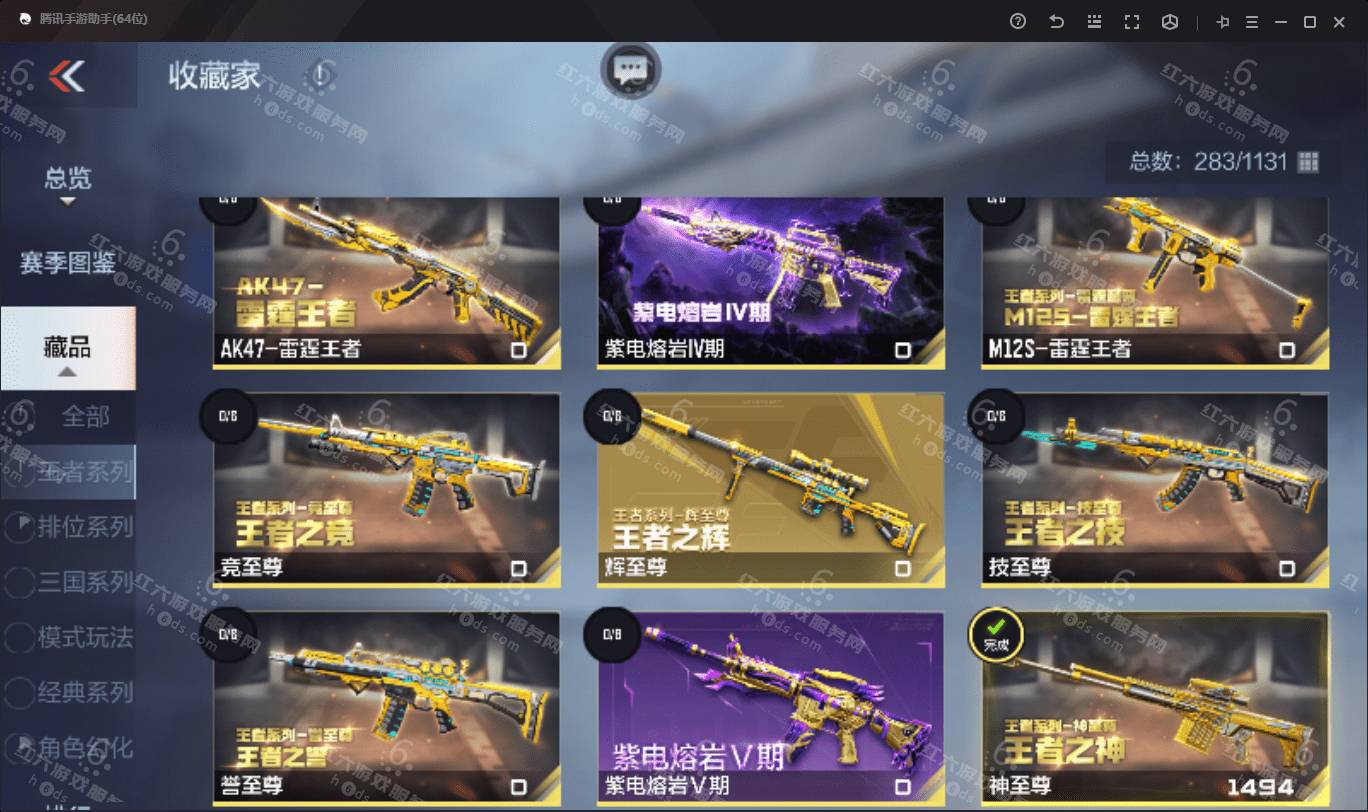The image size is (1368, 812).
Task: Select the 紫电熔岩V期 collection card
Action: (x=770, y=708)
